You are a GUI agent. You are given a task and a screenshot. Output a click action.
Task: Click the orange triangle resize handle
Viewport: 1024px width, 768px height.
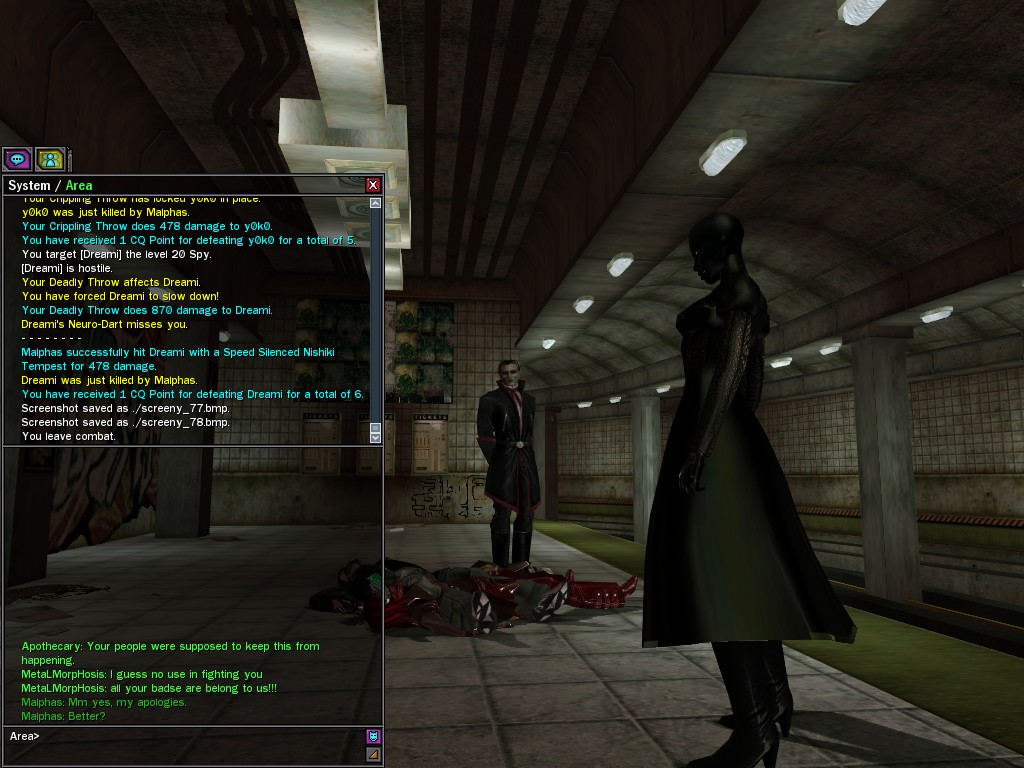click(x=373, y=754)
